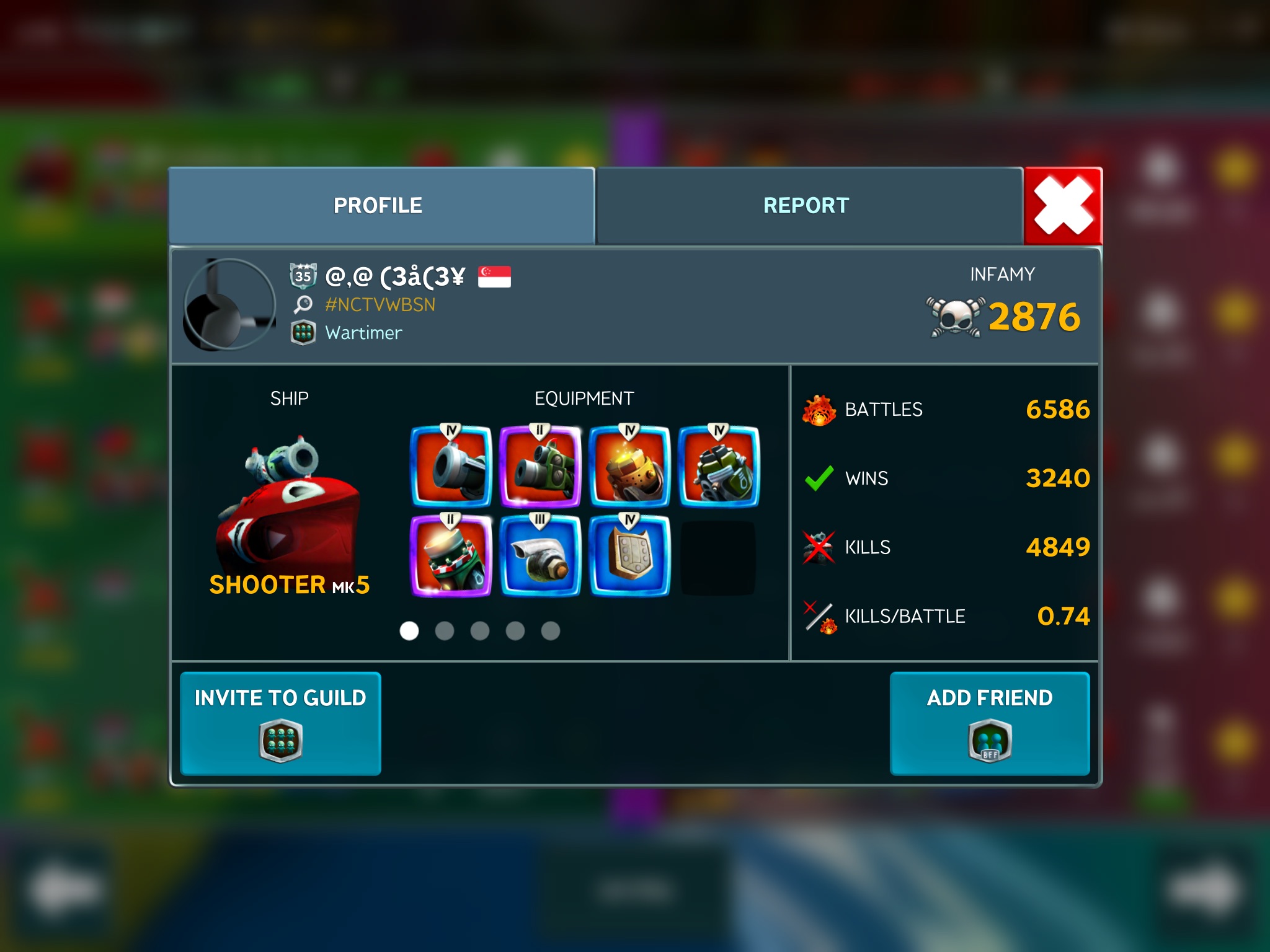Open the Wartimer guild link
1270x952 pixels.
tap(363, 333)
